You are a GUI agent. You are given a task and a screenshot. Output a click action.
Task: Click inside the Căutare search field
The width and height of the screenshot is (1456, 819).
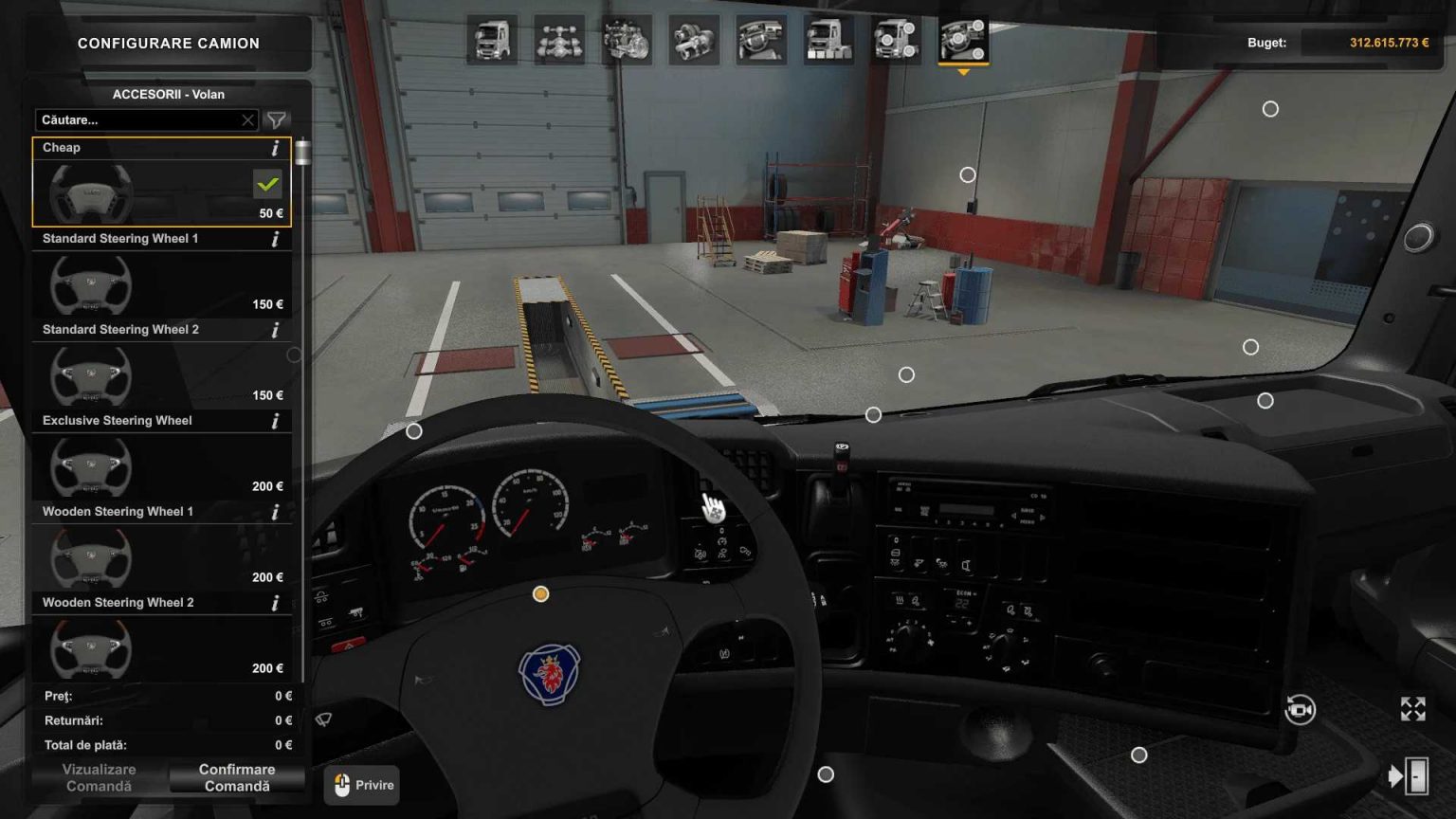coord(133,120)
